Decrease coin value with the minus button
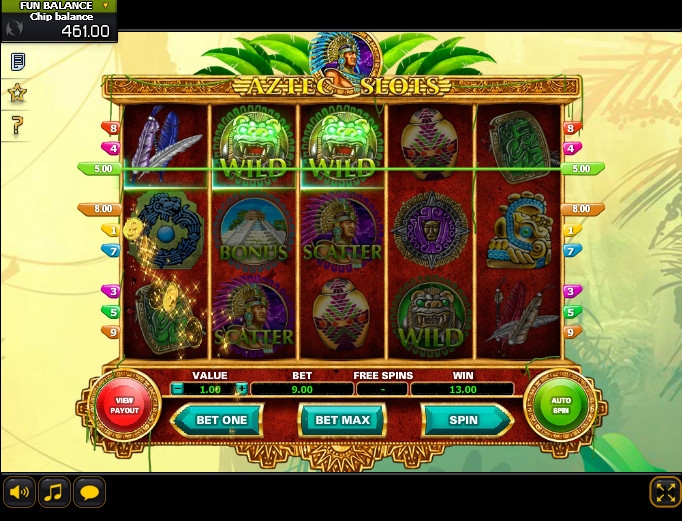 pos(177,389)
